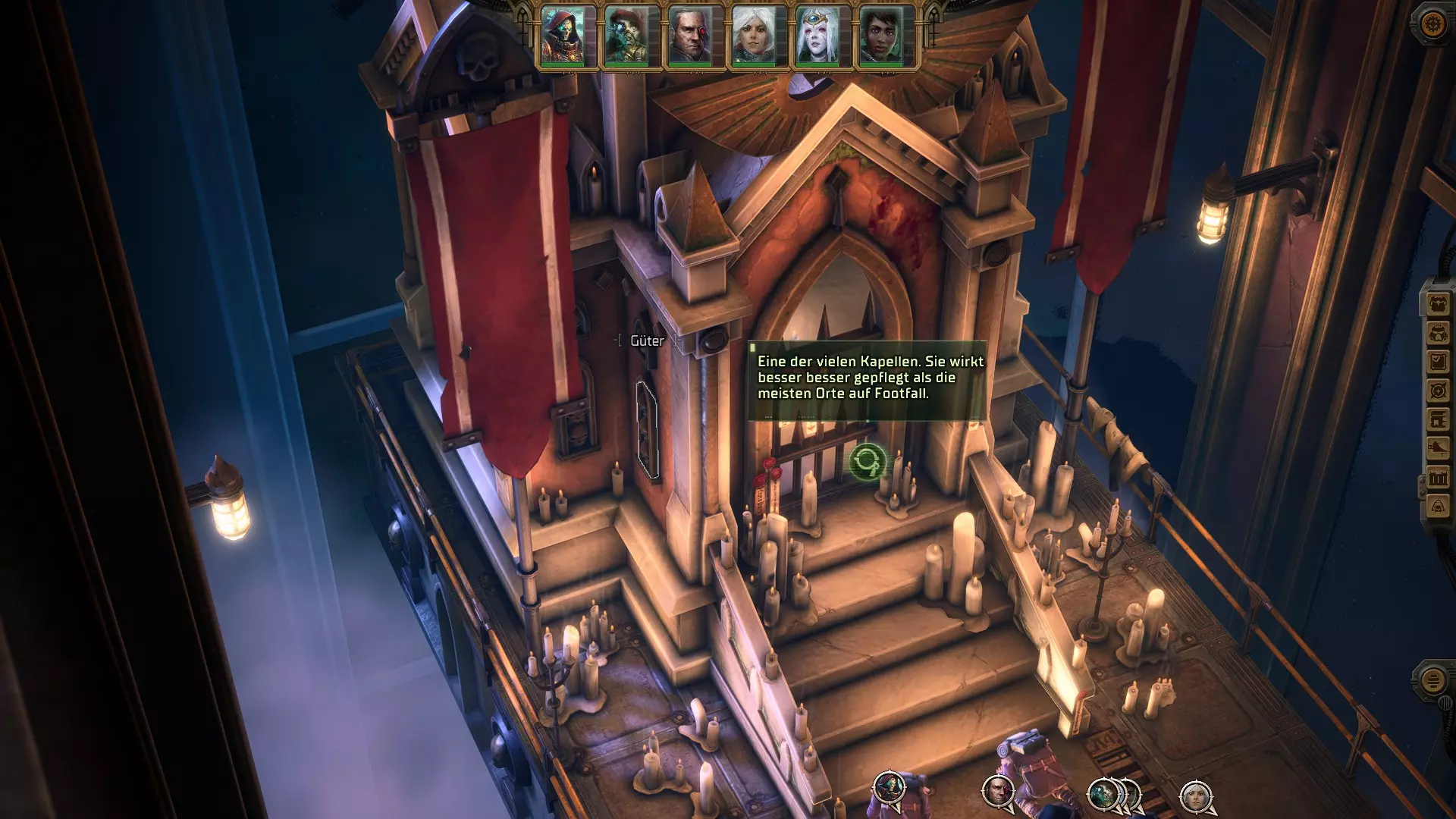
Task: Open the gear settings button
Action: coord(1432,24)
